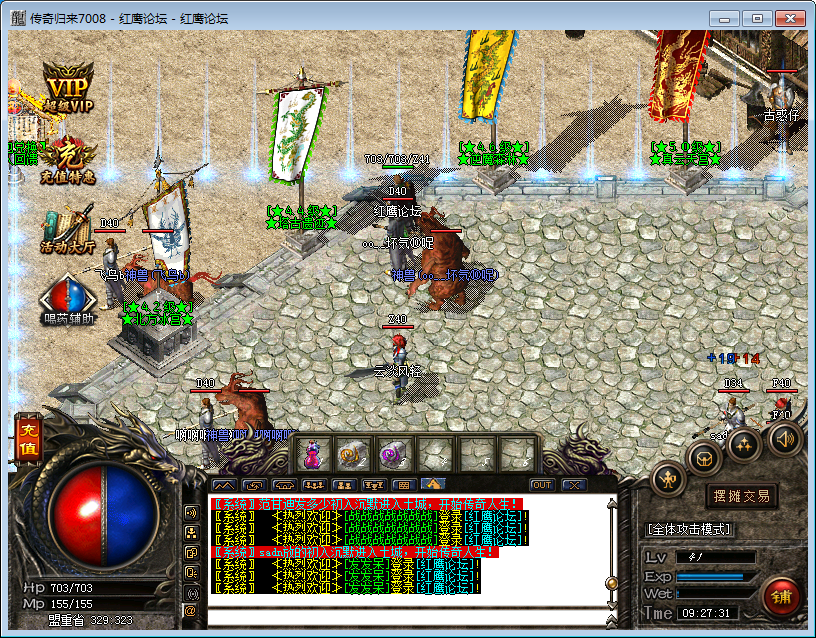Select the orange scroll hotbar slot
The image size is (816, 638).
353,455
